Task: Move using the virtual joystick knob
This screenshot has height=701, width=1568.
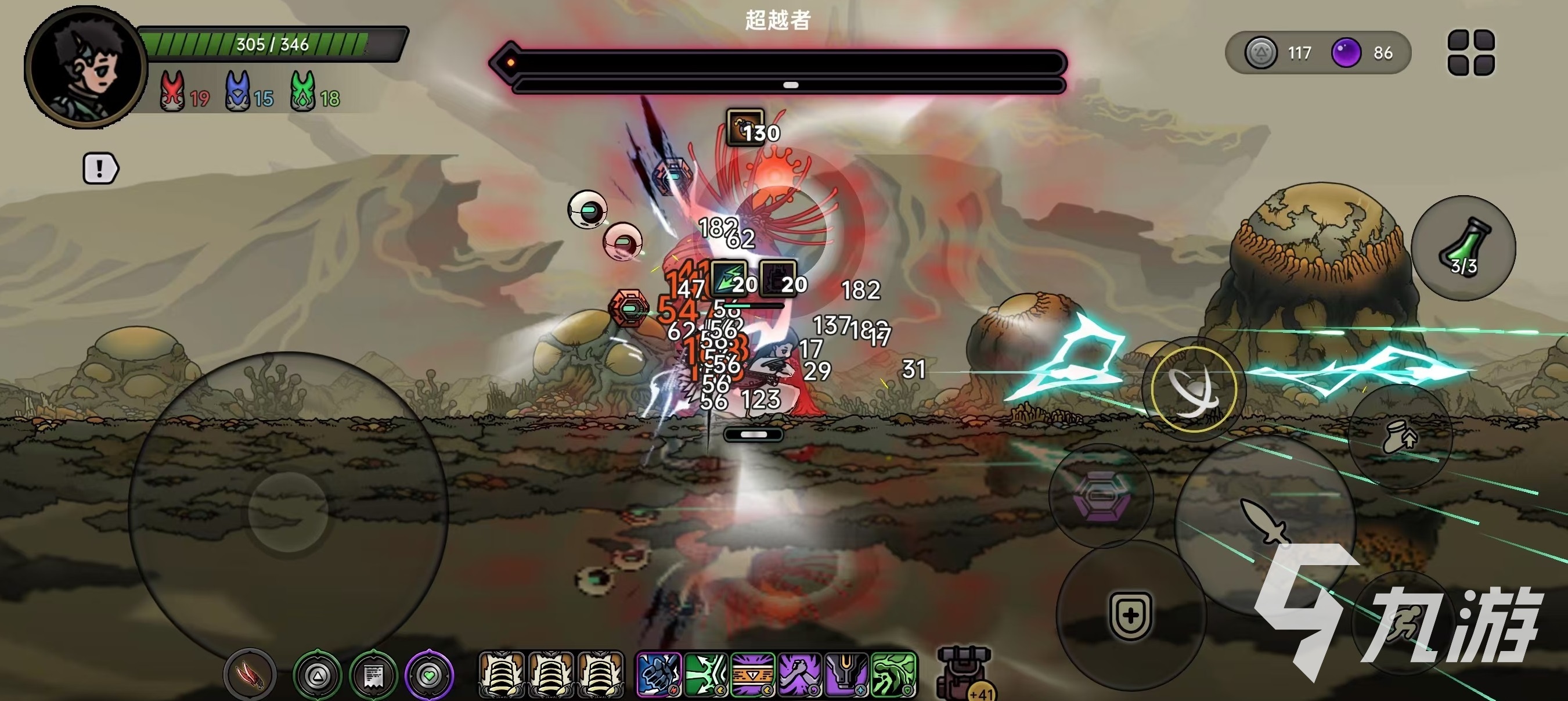Action: (x=288, y=512)
